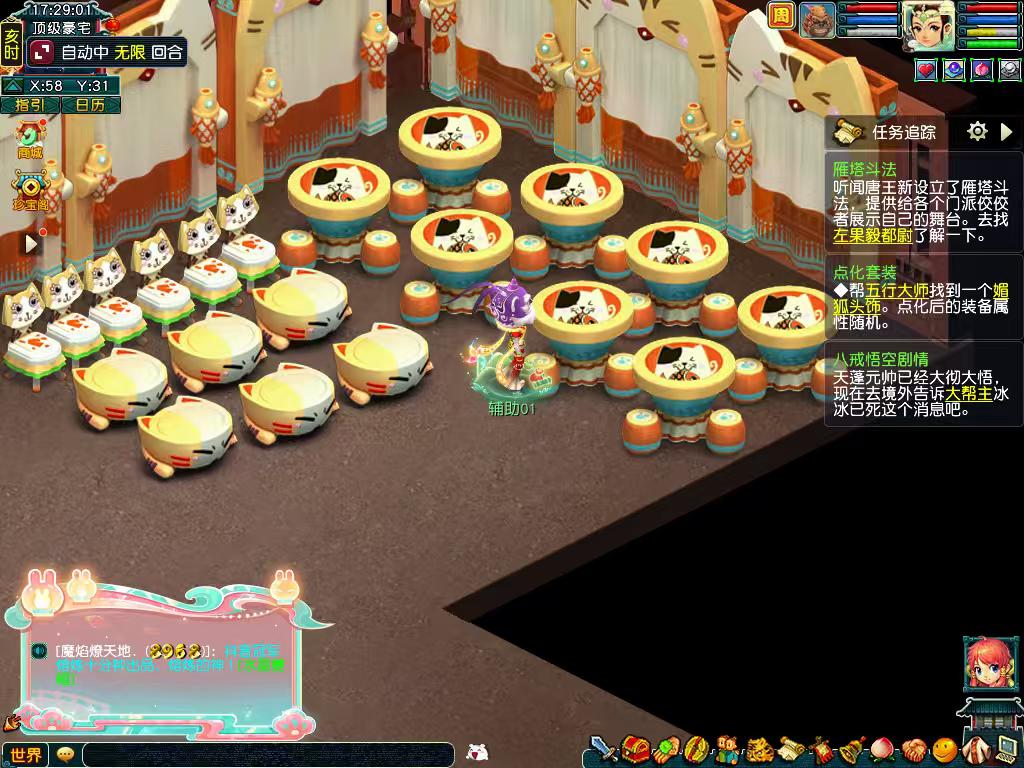Image resolution: width=1024 pixels, height=768 pixels.
Task: Open the 任务追踪 settings gear
Action: pyautogui.click(x=977, y=131)
